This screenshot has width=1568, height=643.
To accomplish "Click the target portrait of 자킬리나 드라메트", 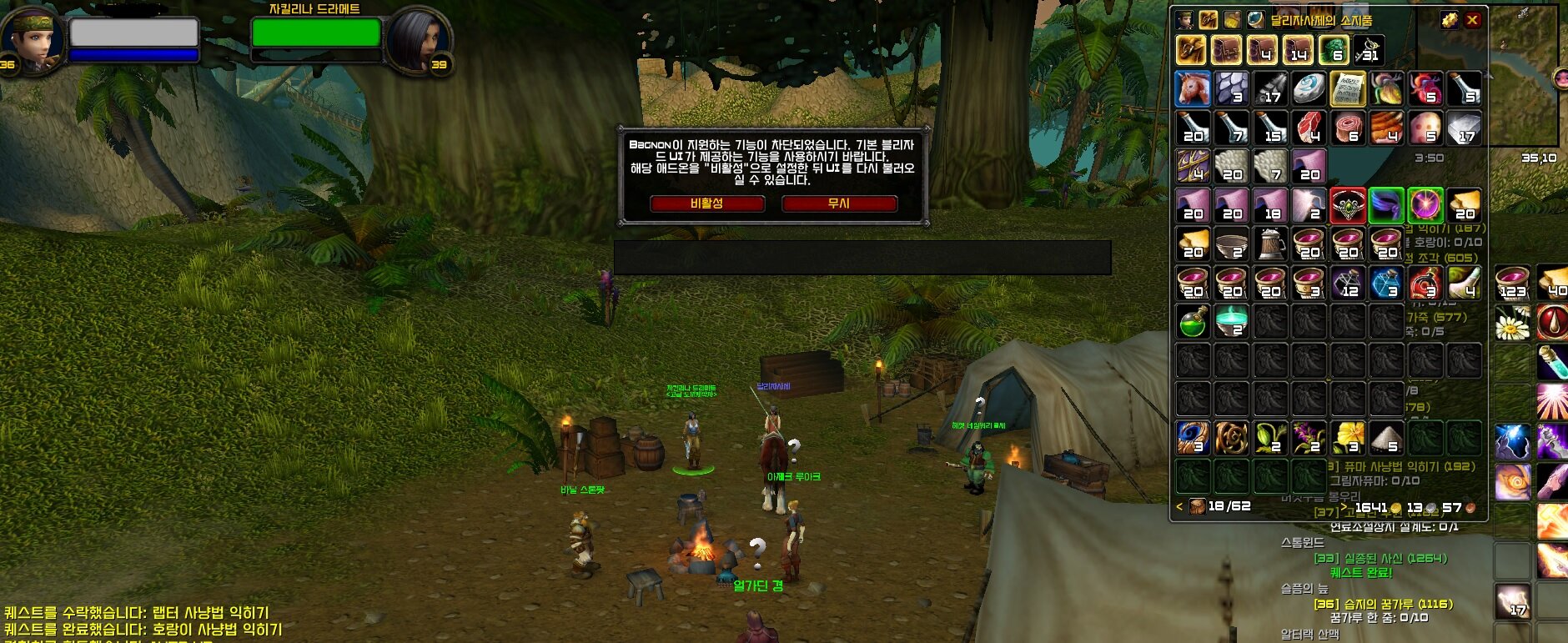I will click(x=417, y=38).
